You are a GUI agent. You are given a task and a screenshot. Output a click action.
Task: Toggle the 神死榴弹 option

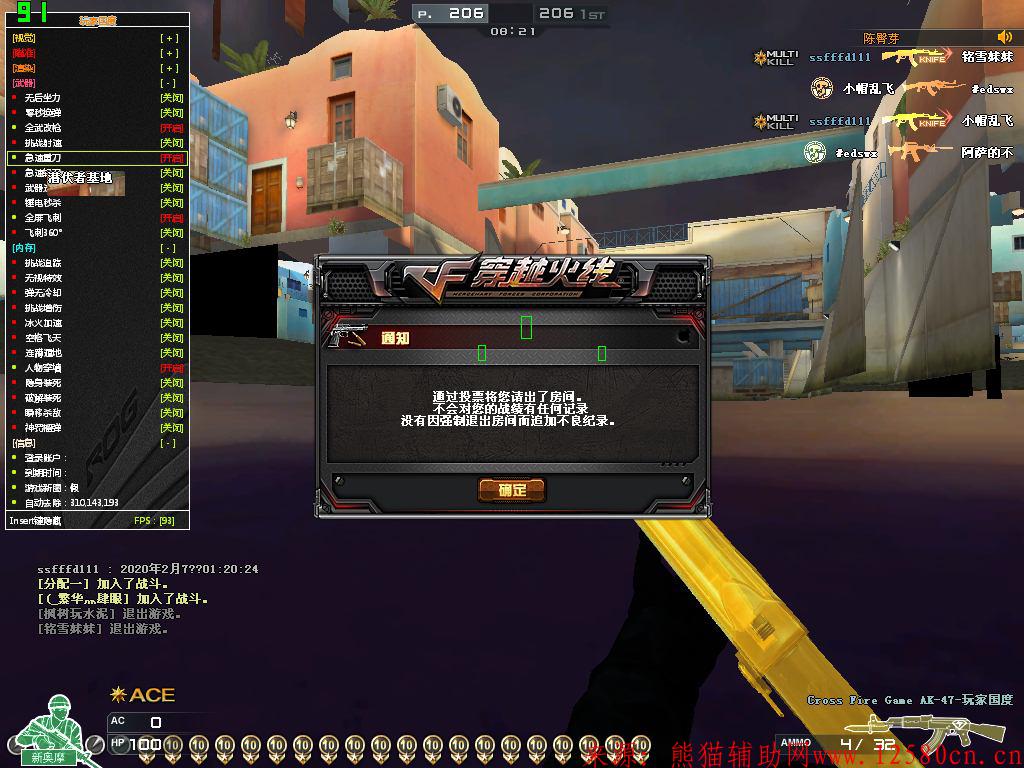tap(171, 428)
